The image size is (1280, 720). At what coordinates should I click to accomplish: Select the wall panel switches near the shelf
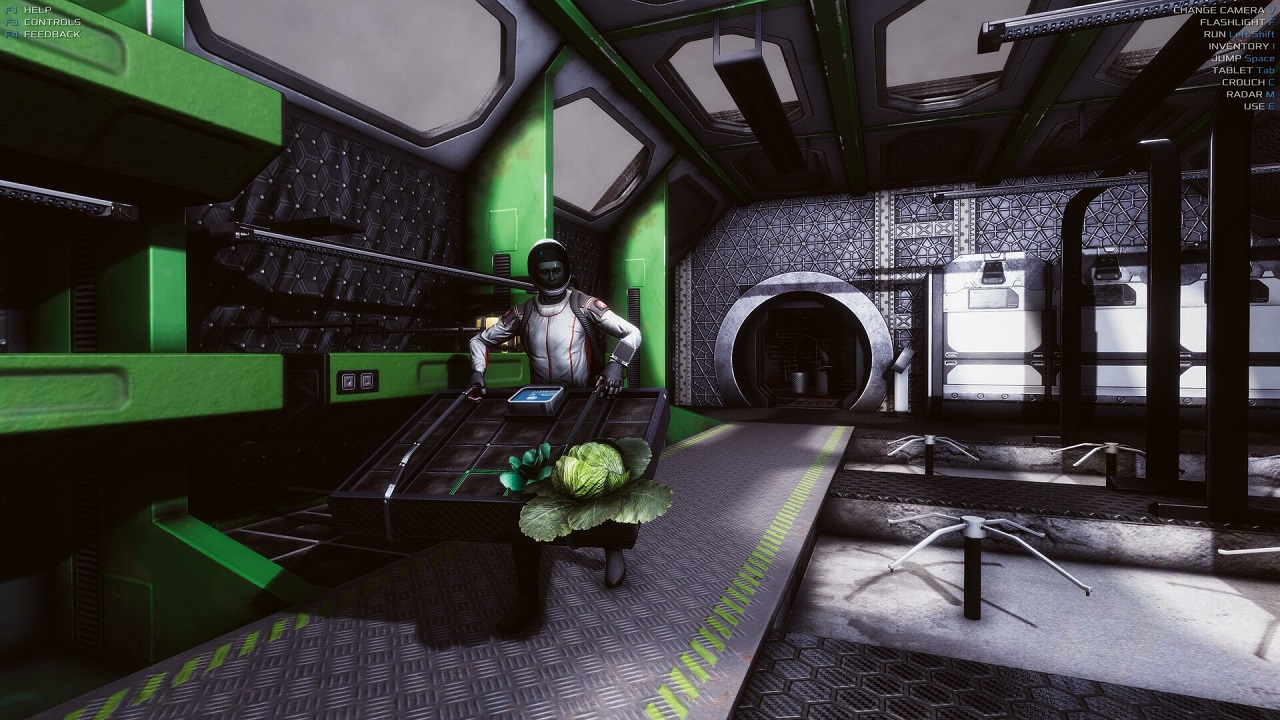coord(356,382)
